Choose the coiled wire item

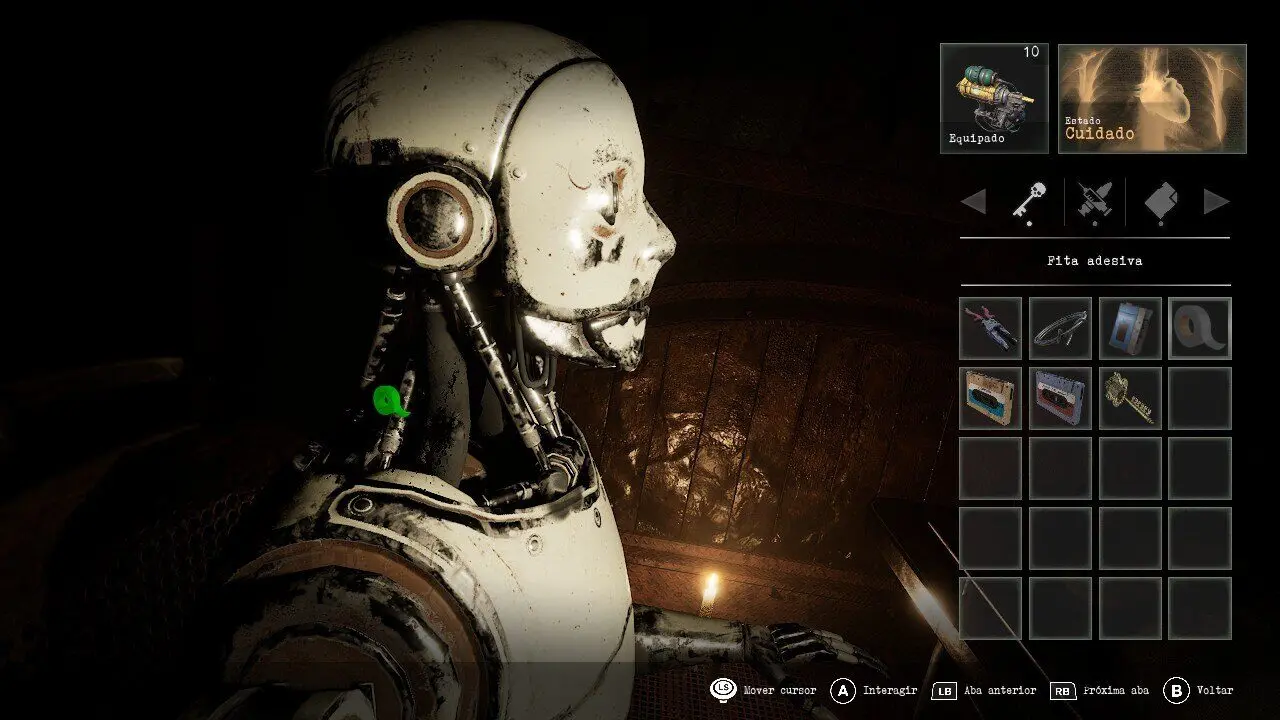pos(1060,328)
